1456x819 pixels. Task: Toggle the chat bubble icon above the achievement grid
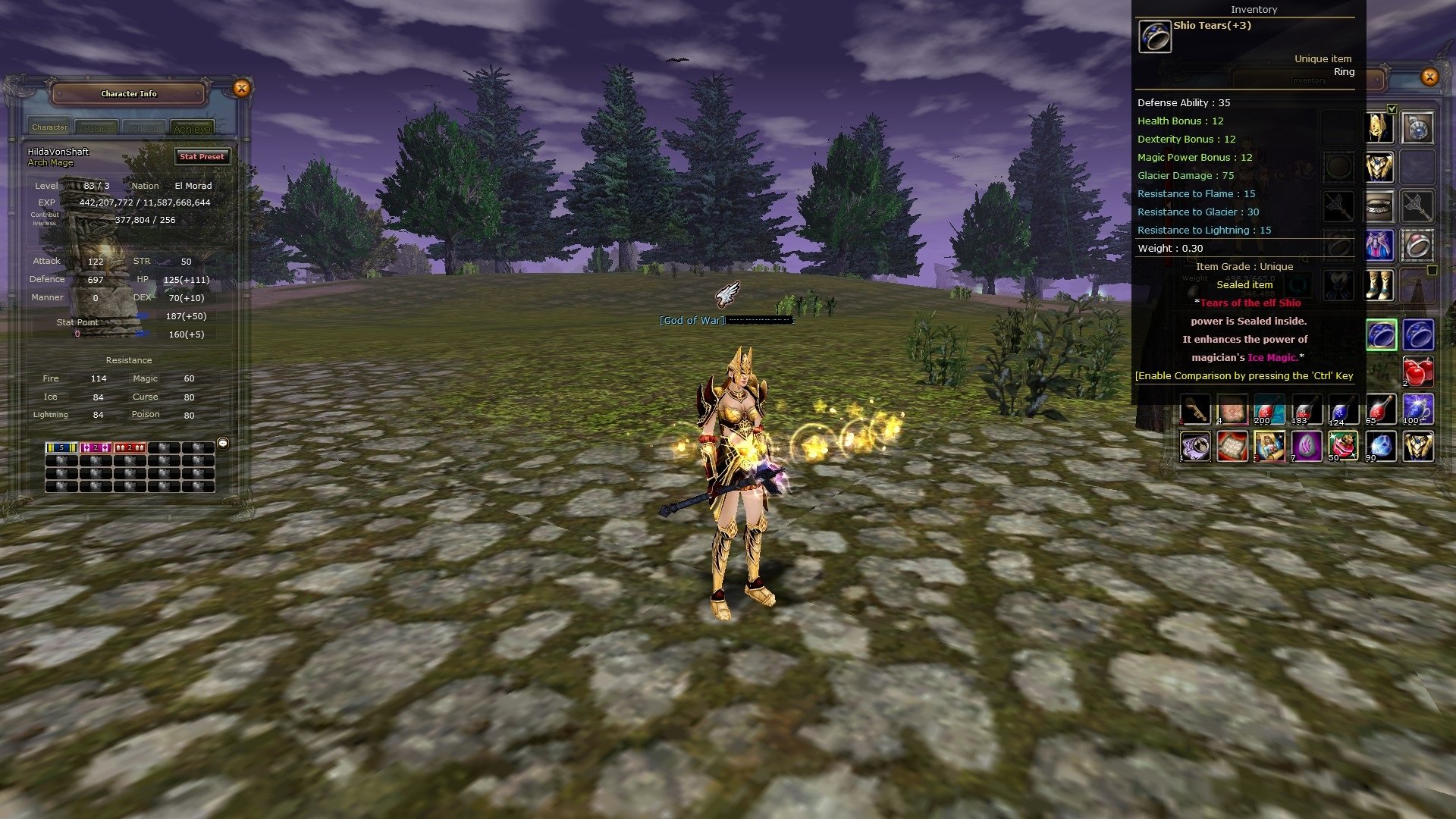222,444
